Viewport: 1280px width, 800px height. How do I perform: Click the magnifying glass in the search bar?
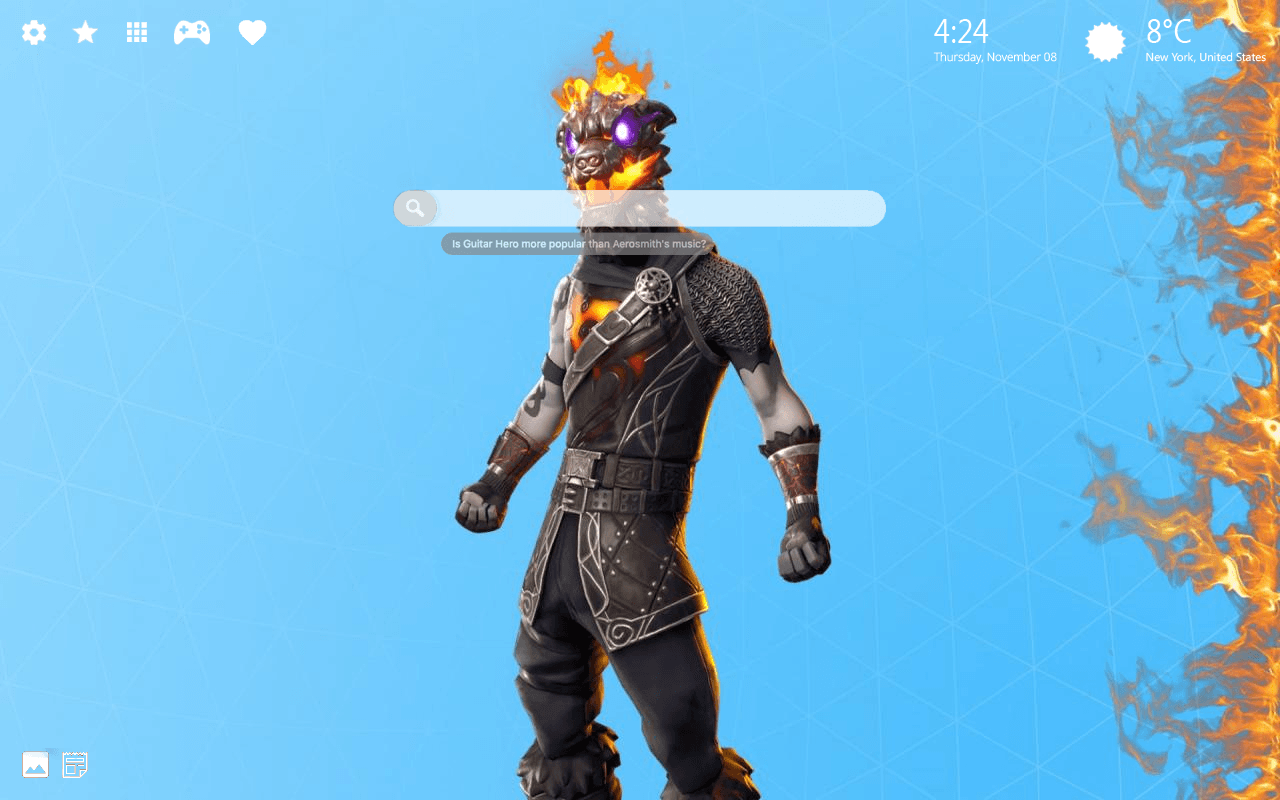click(415, 207)
